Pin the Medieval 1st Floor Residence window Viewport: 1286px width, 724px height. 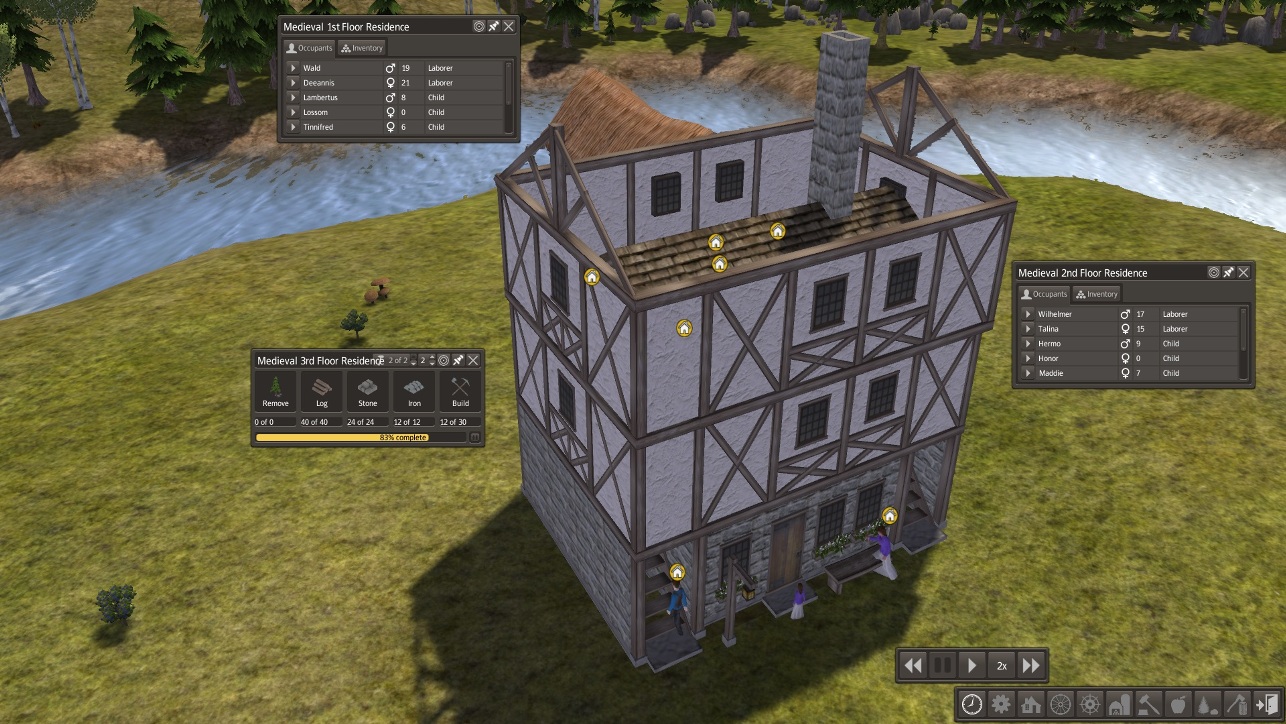coord(494,26)
